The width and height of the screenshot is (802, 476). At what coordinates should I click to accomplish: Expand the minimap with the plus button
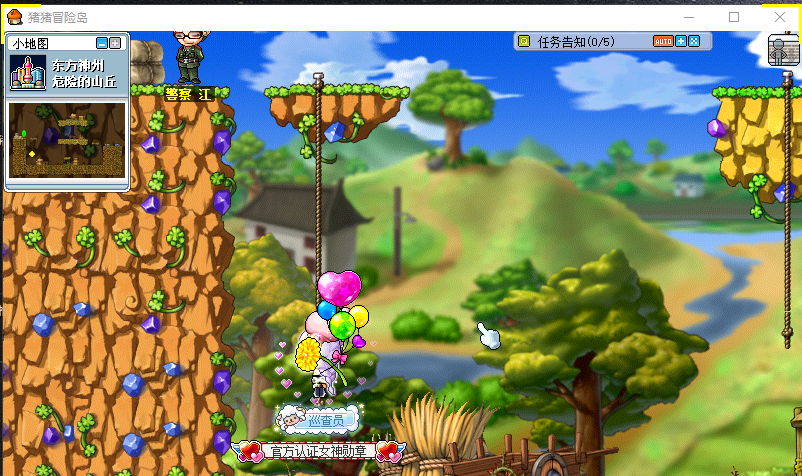click(115, 43)
